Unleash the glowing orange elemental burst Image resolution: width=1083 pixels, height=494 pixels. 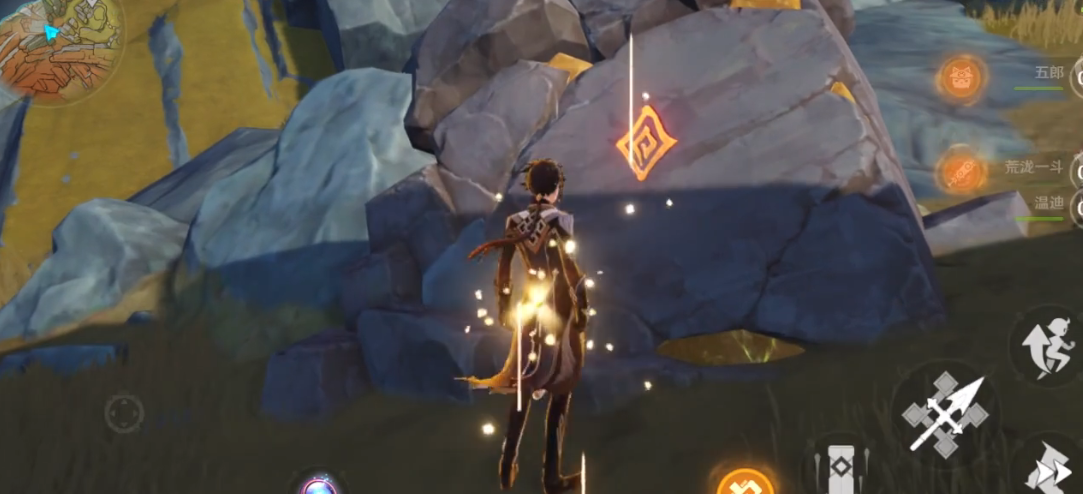[745, 484]
